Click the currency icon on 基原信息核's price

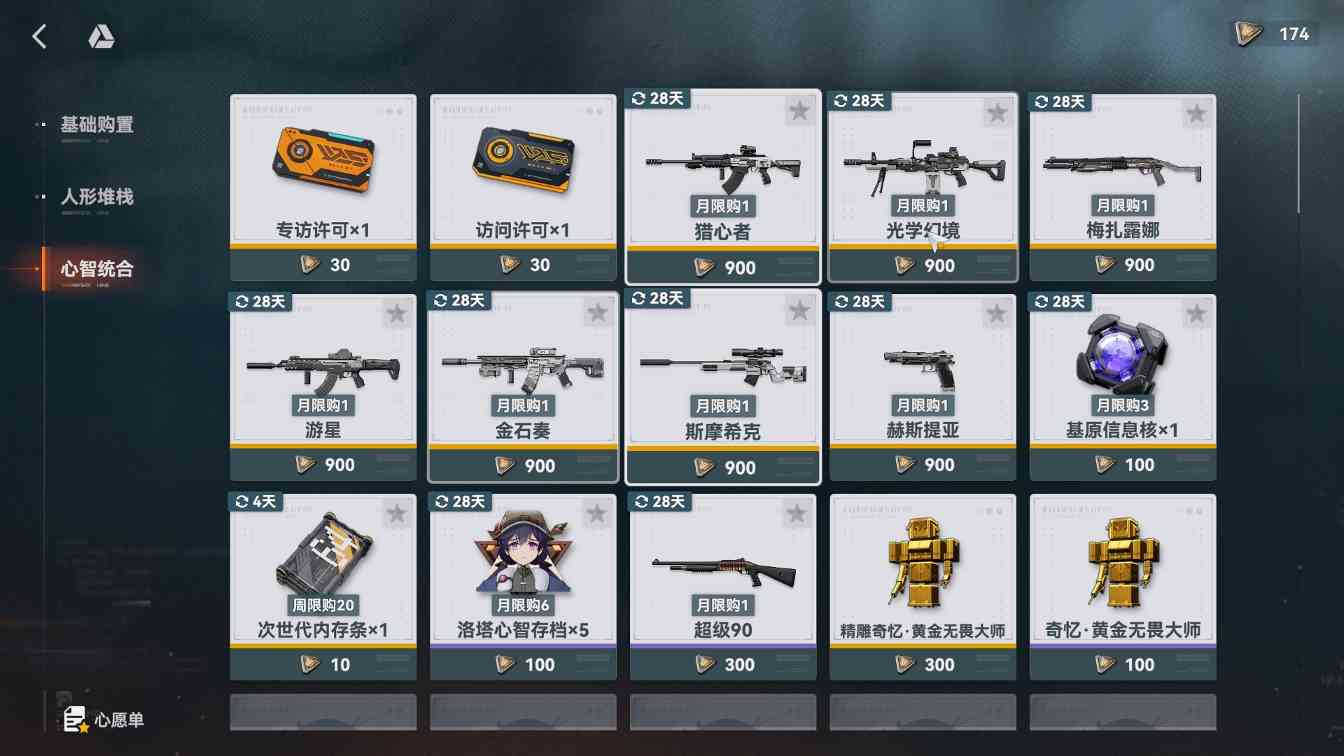point(1105,464)
